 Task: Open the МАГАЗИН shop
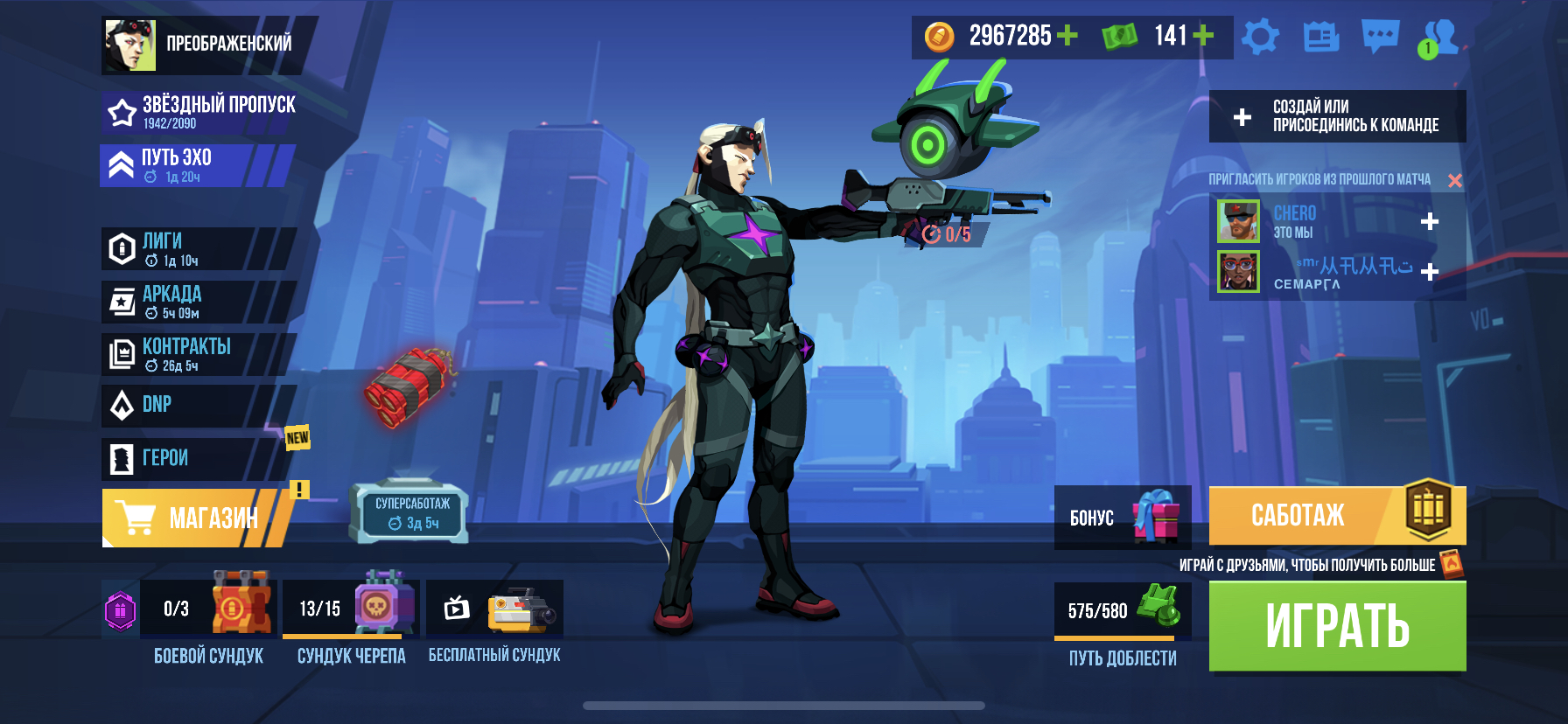[194, 518]
